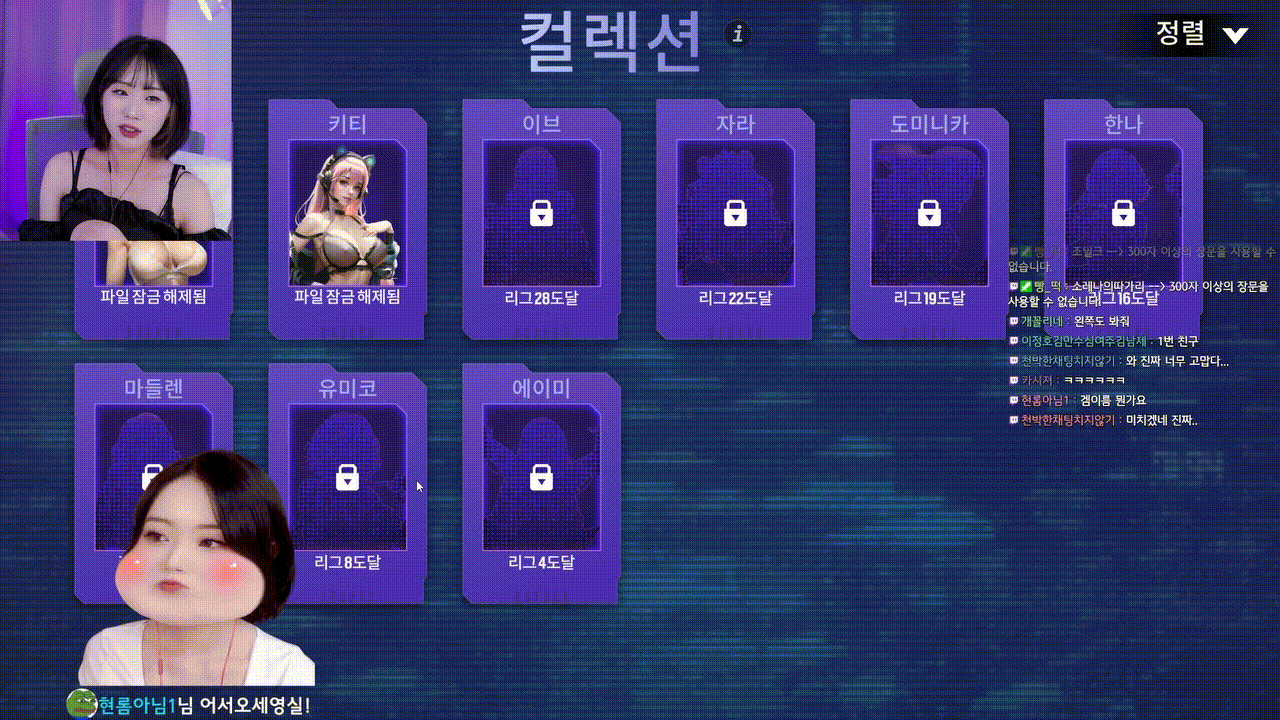
Task: Open the info icon beside the 컬렉션 title
Action: pos(738,34)
